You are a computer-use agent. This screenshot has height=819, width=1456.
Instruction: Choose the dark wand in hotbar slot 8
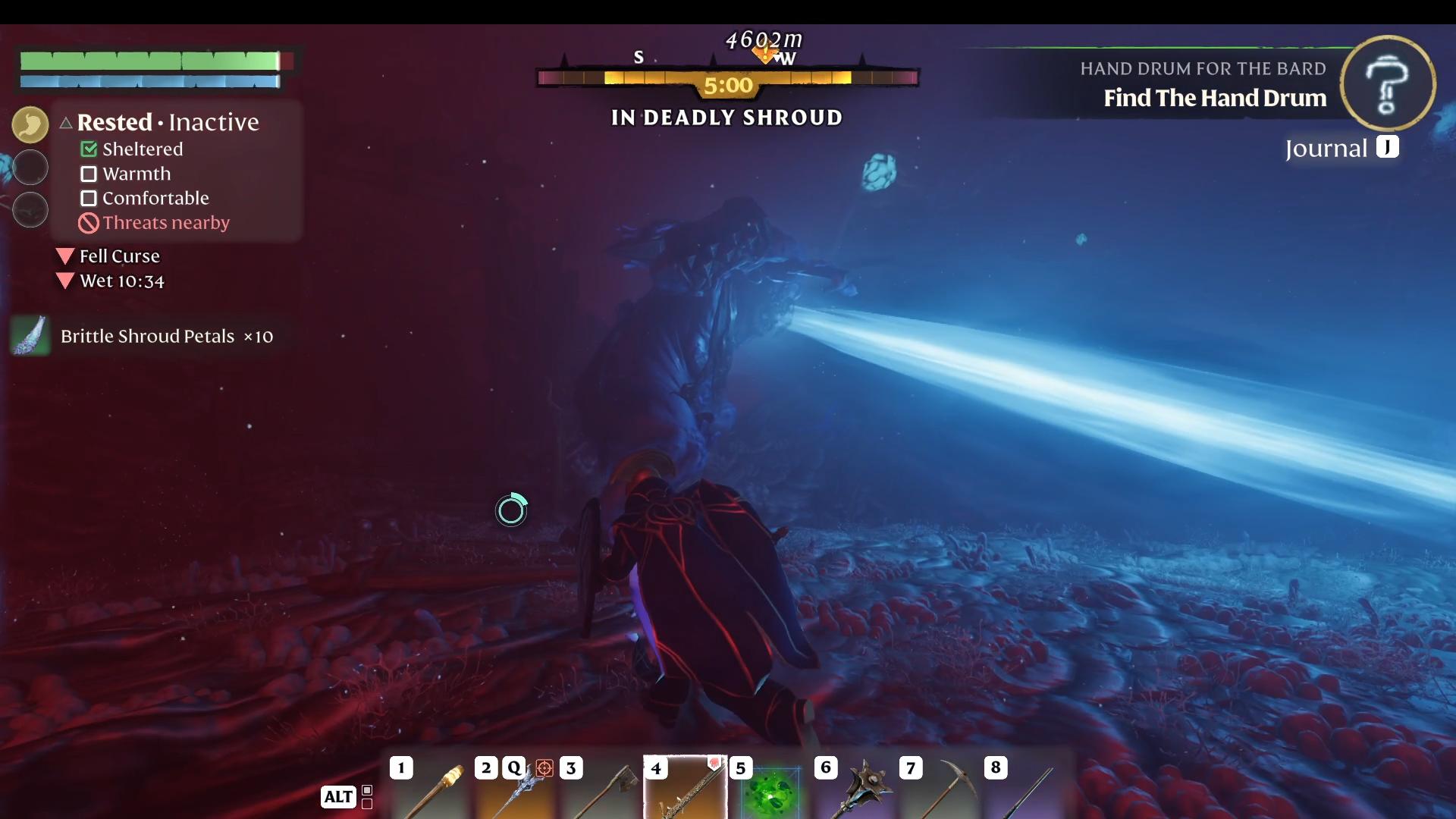pos(1027,790)
